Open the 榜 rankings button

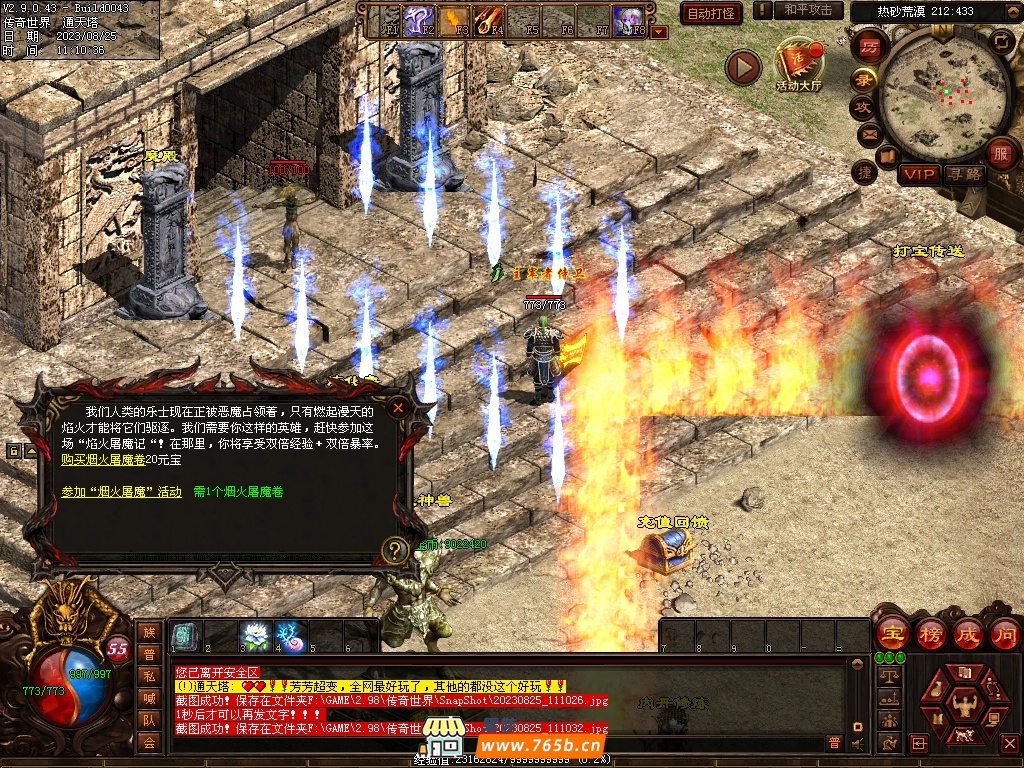click(x=931, y=633)
